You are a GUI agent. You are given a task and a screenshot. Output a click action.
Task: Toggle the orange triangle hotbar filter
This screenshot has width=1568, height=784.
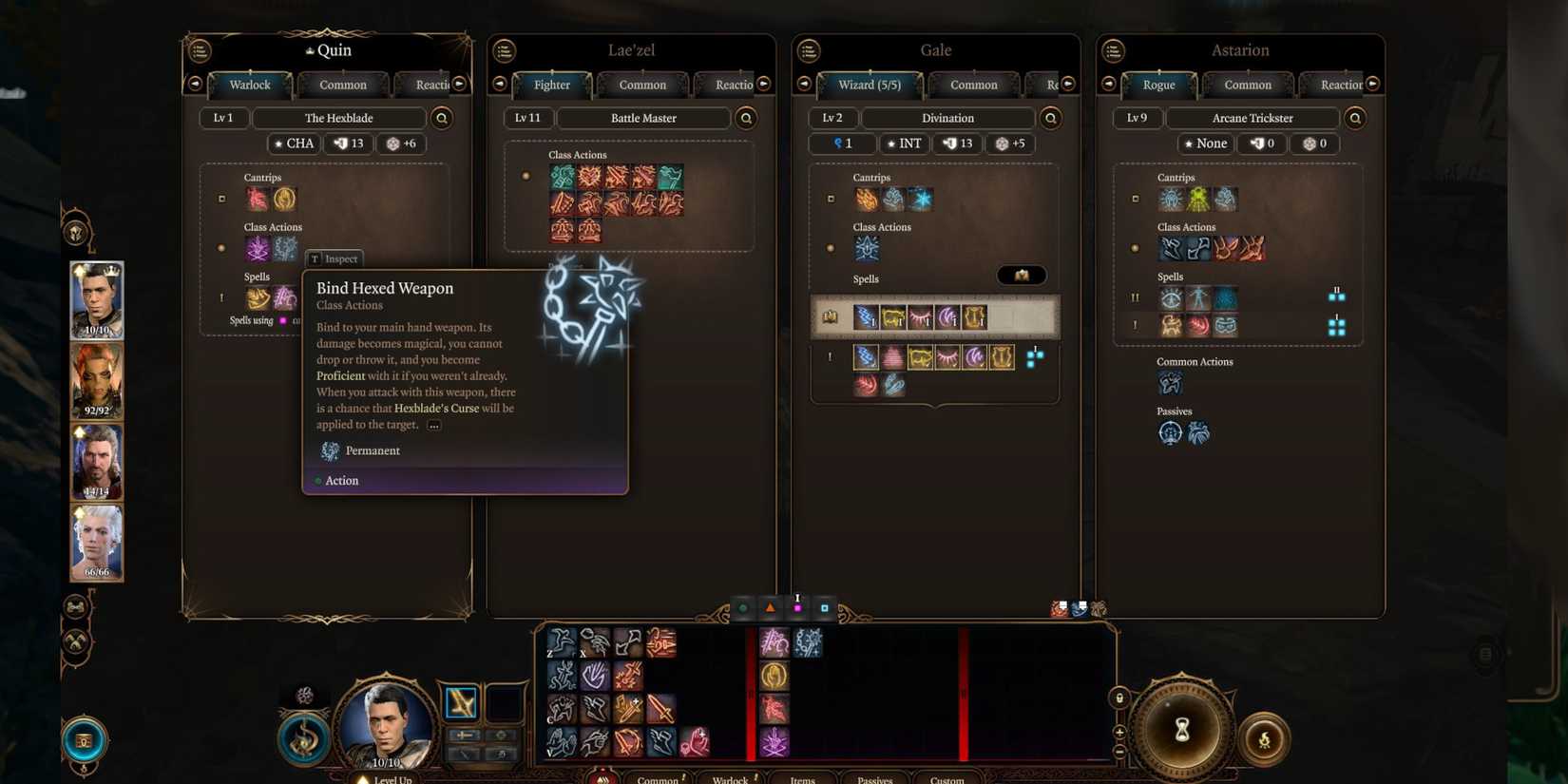coord(770,607)
